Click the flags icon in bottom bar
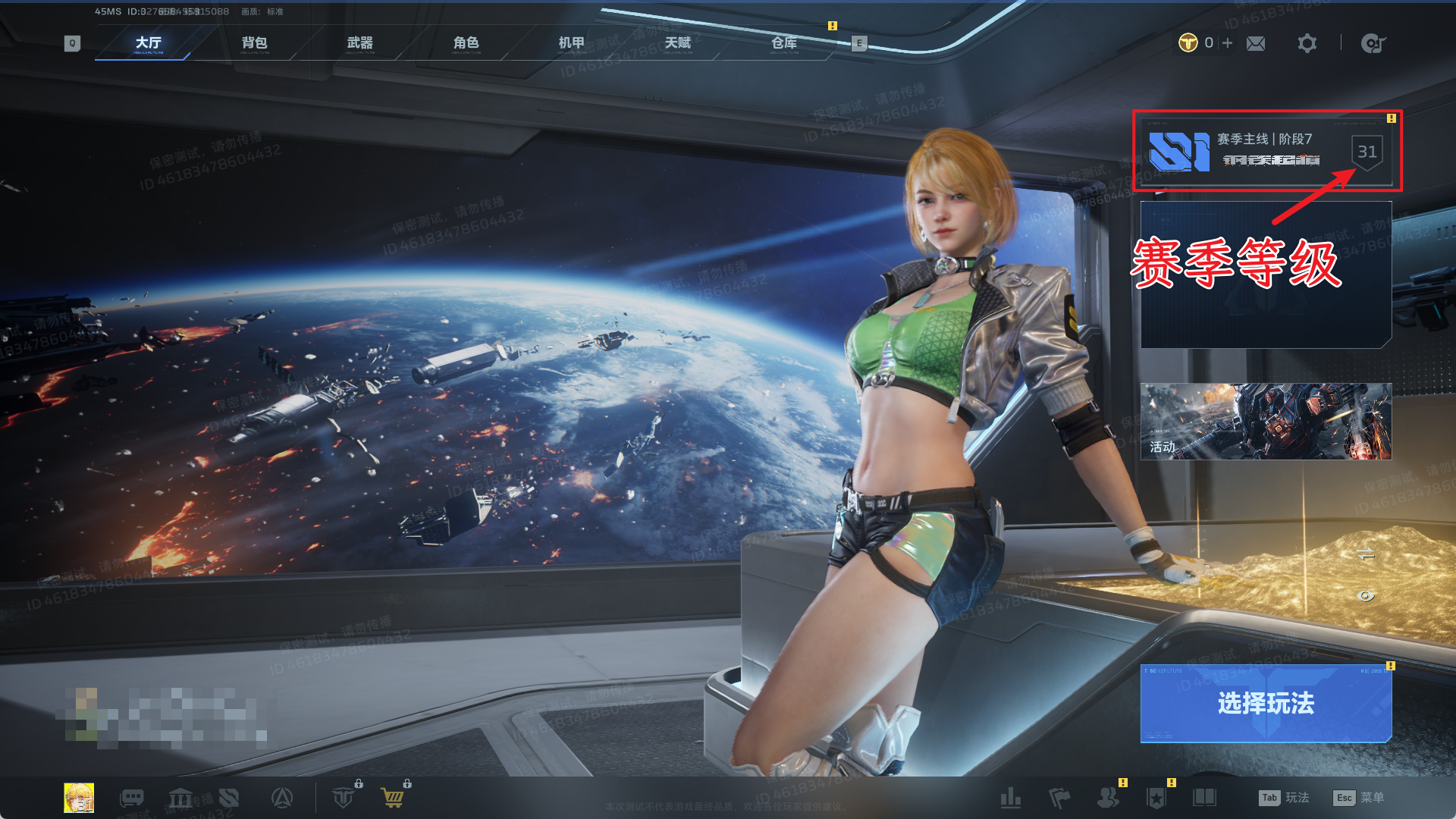This screenshot has width=1456, height=819. coord(1059,798)
